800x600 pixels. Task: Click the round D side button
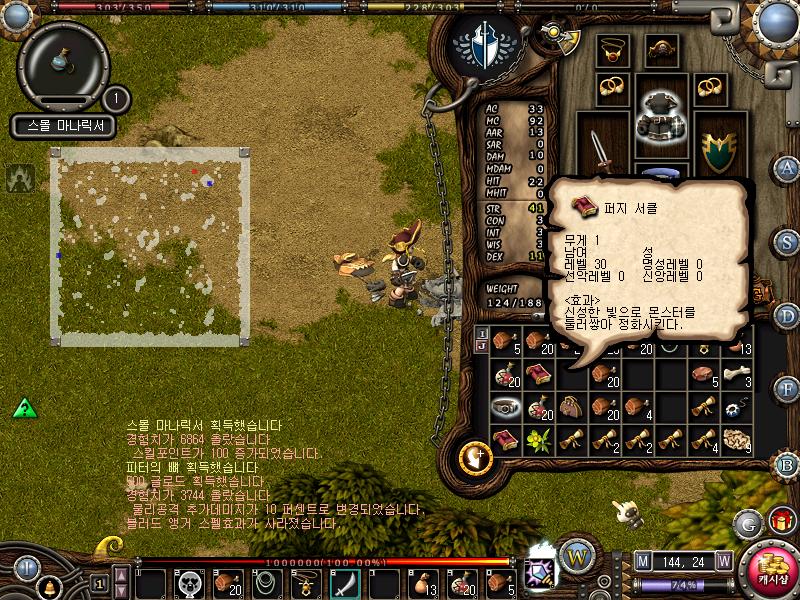click(x=787, y=315)
